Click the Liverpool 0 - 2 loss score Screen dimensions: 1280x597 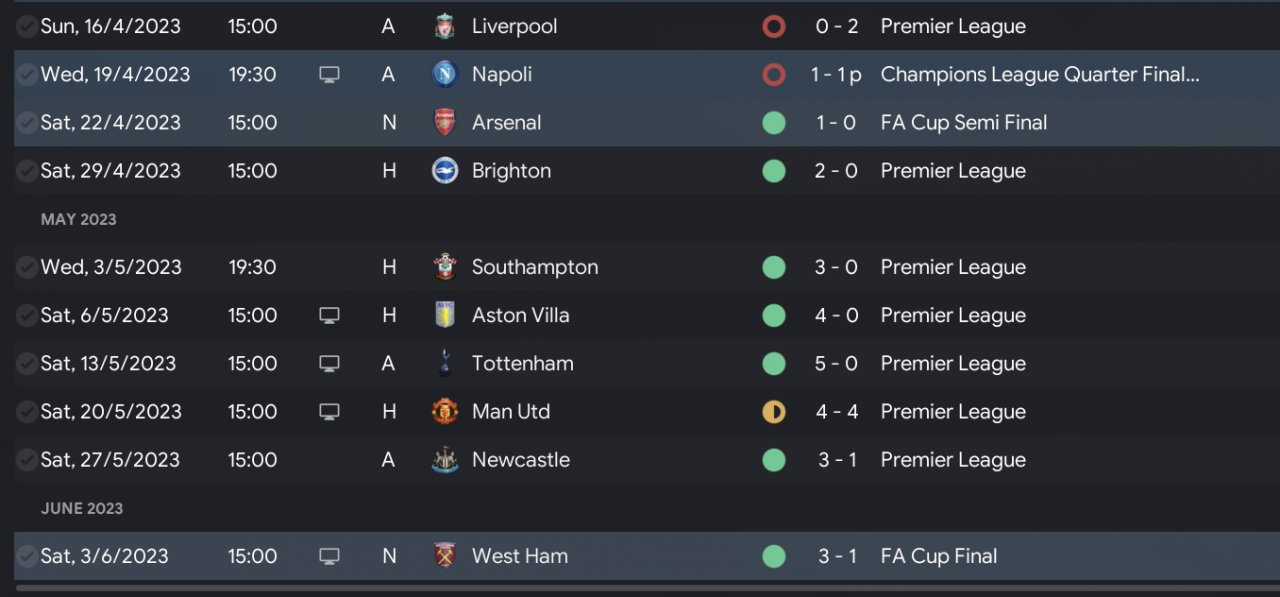click(x=836, y=26)
